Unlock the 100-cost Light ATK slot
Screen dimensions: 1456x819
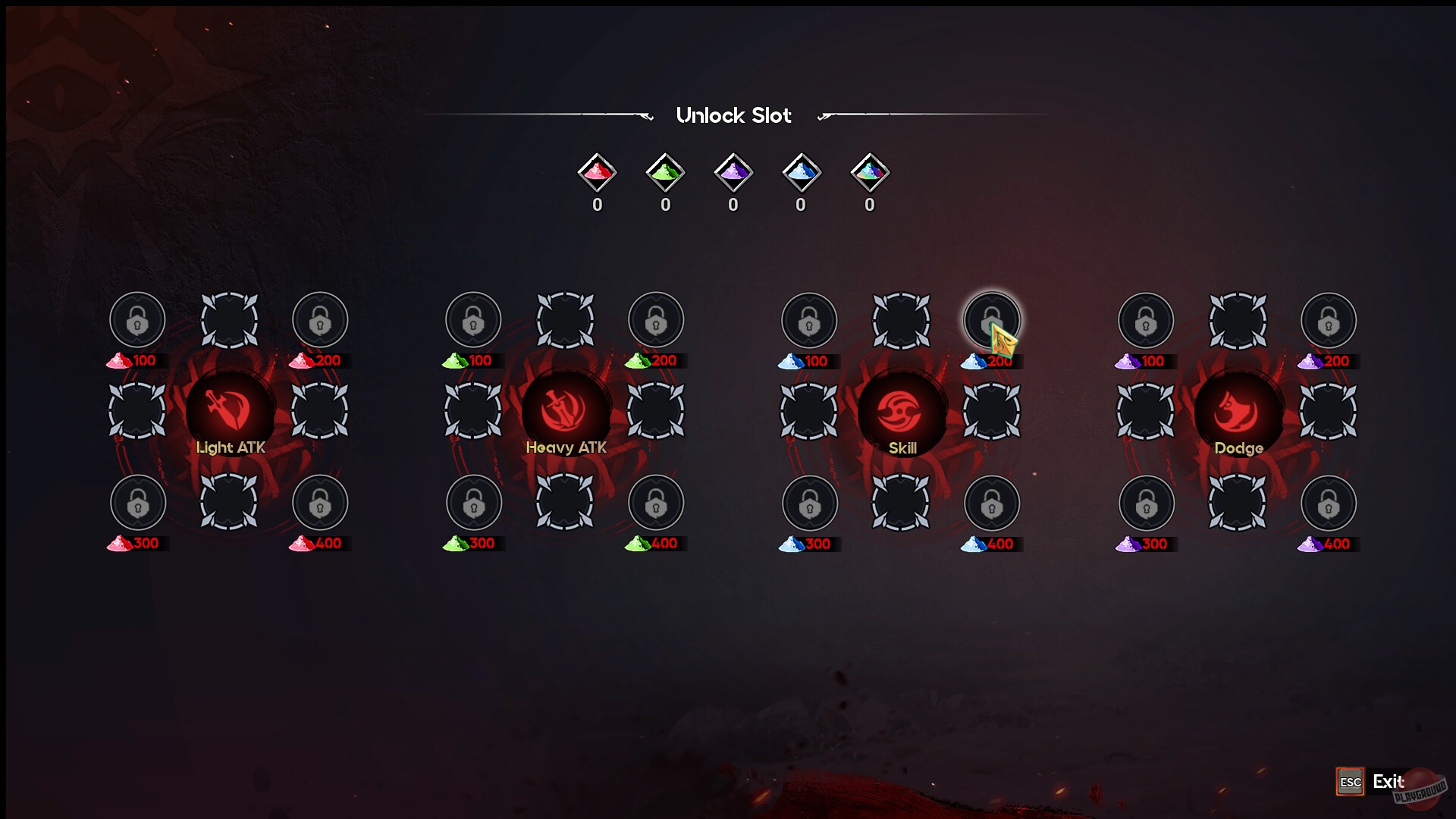[137, 320]
